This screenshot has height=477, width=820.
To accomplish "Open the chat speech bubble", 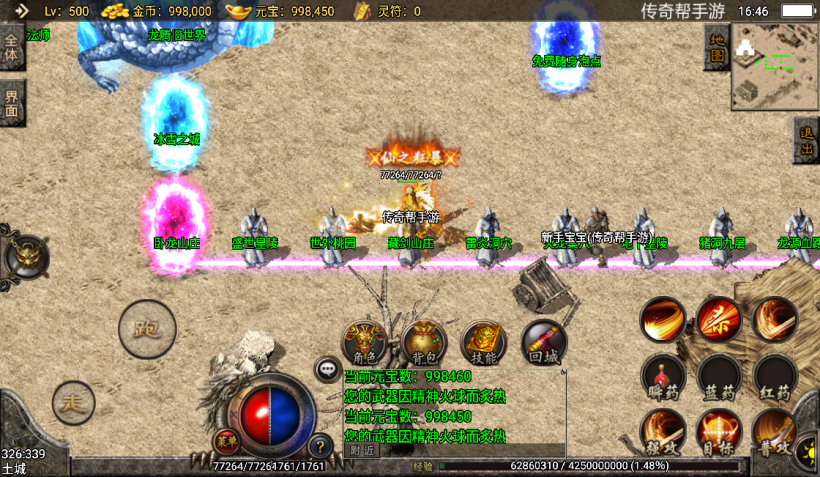I will click(x=327, y=369).
